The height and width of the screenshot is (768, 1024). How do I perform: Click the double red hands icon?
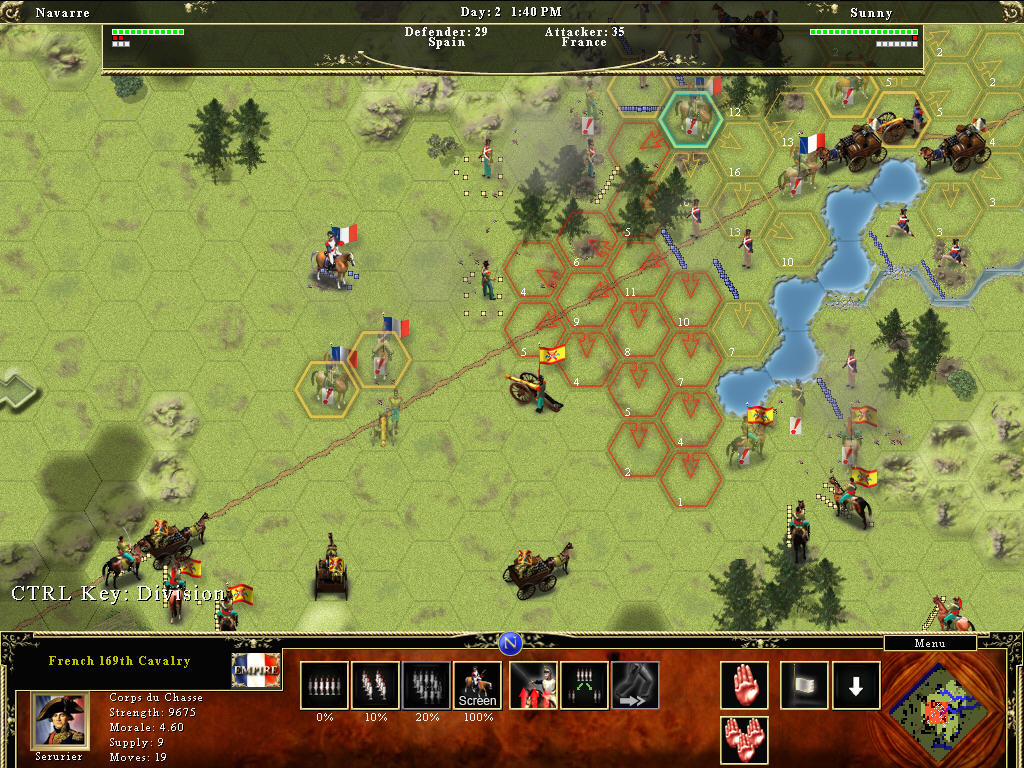click(x=744, y=740)
